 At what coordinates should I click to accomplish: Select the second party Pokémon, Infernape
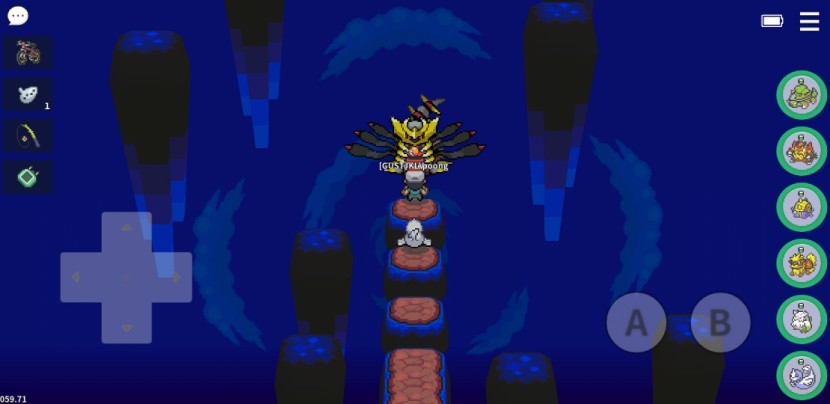801,151
